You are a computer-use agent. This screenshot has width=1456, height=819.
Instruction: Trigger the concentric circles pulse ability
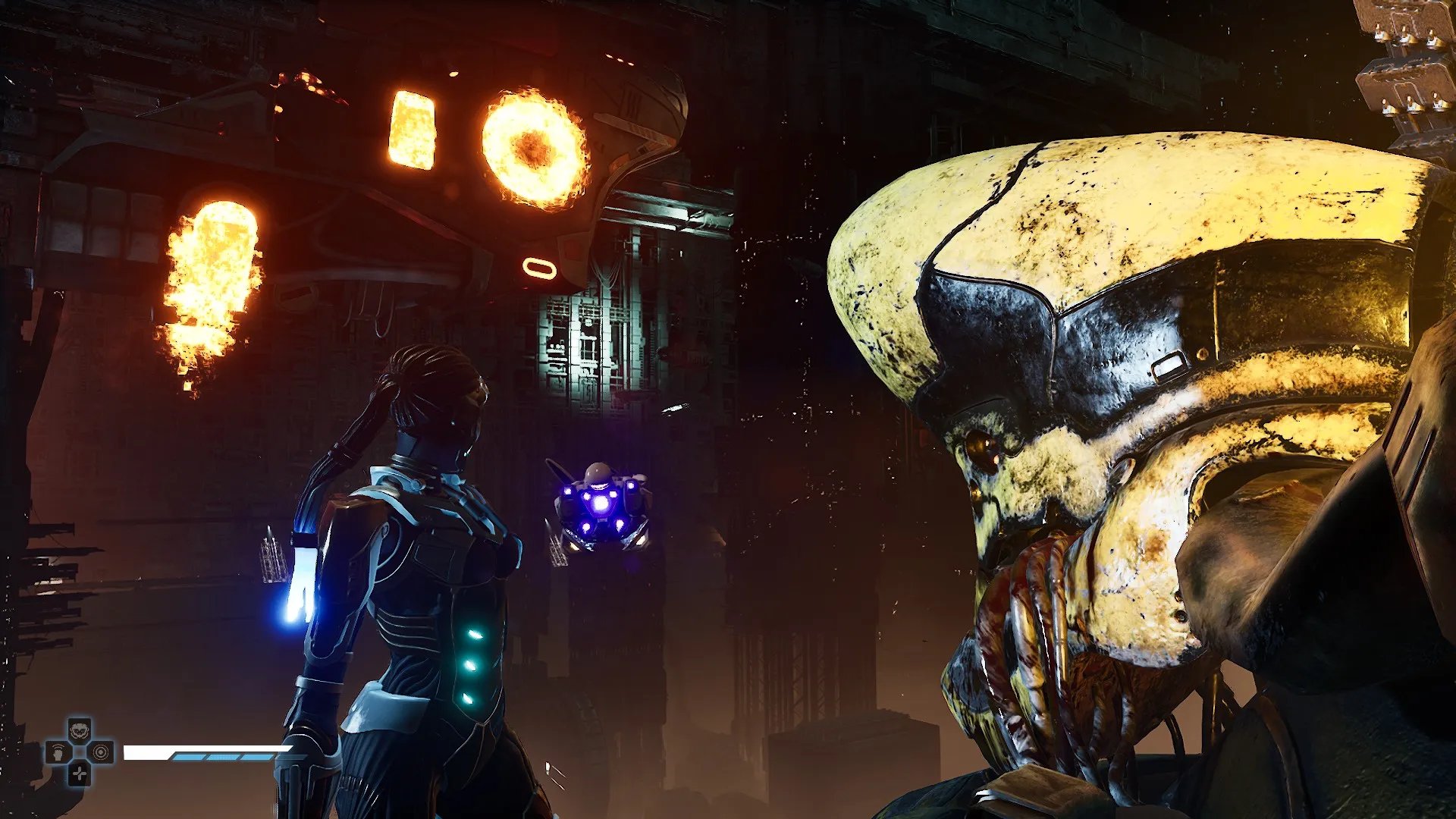102,752
